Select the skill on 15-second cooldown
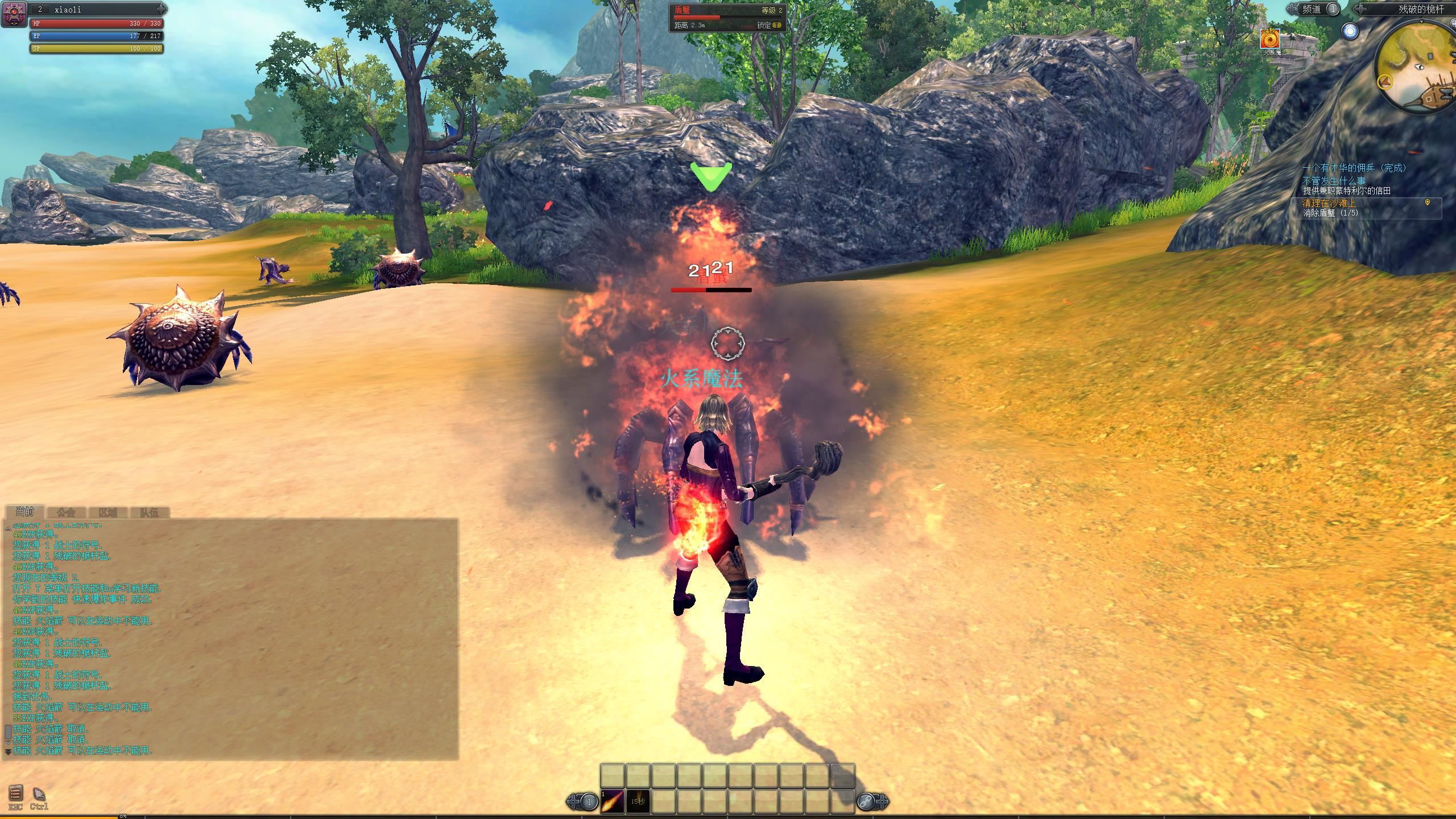 click(x=638, y=801)
